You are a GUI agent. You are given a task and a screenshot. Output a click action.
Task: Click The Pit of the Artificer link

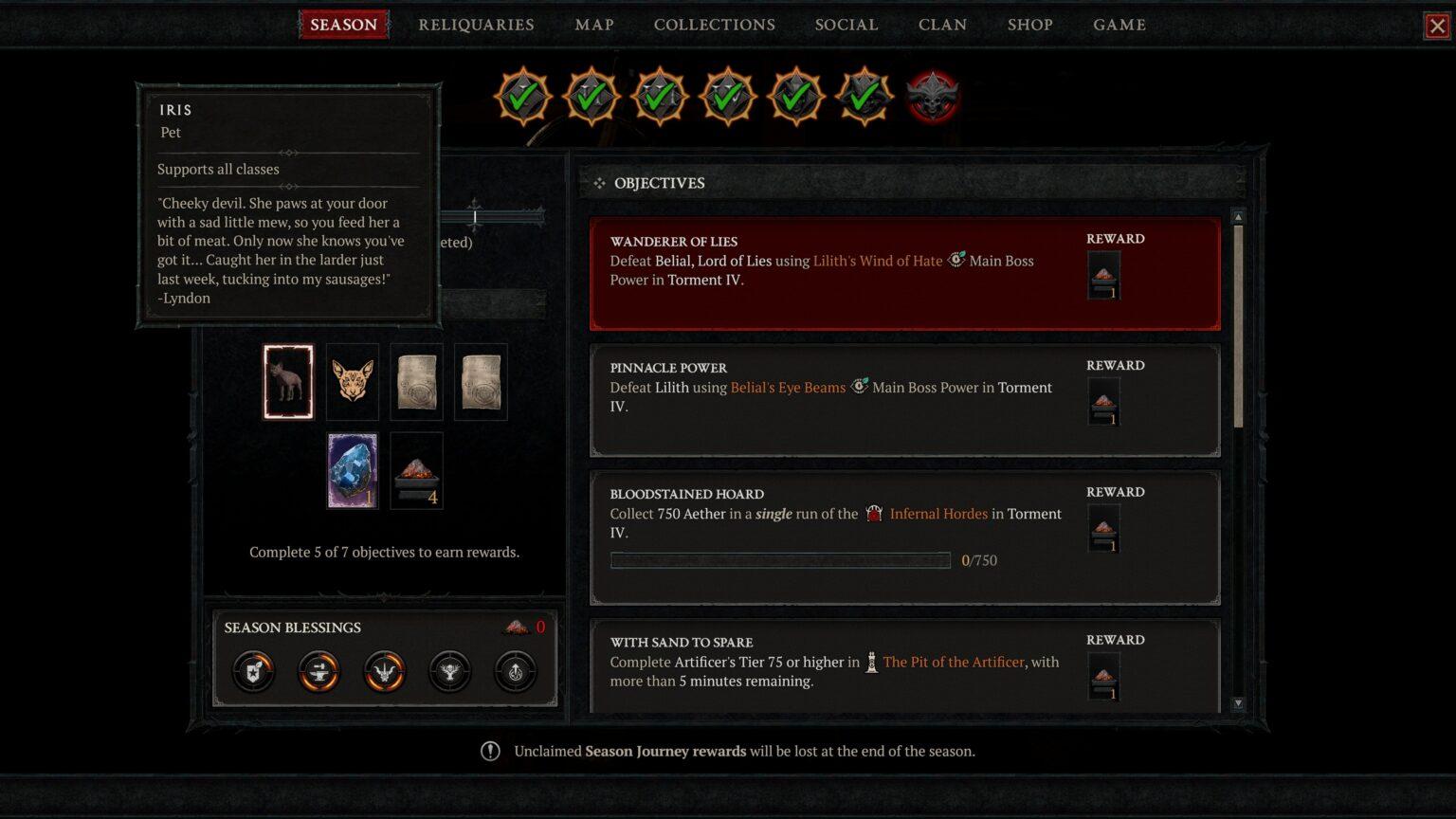coord(954,662)
